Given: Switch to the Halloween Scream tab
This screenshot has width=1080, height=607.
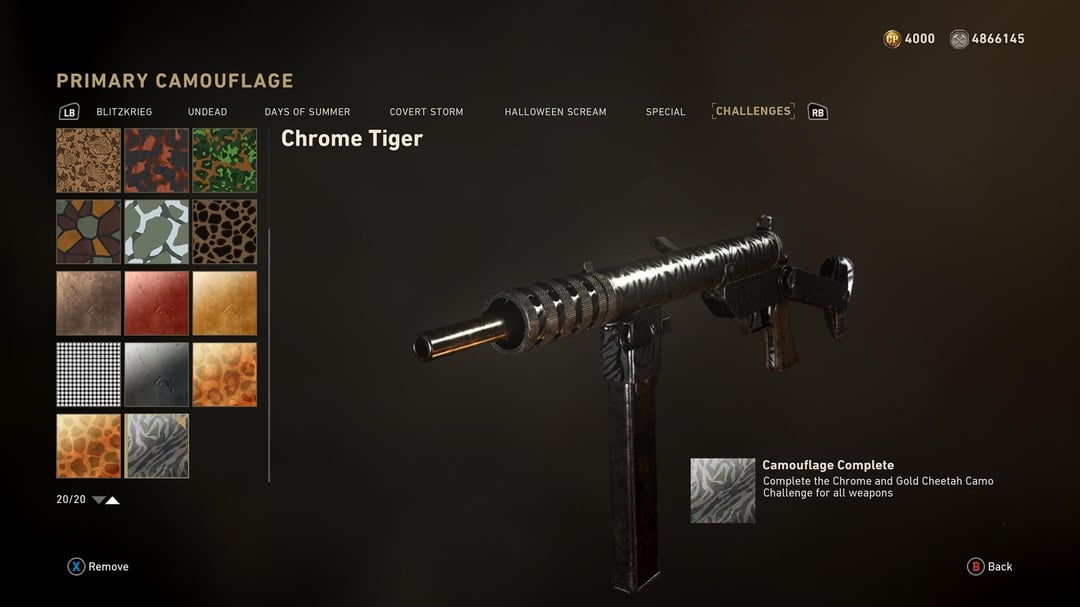Looking at the screenshot, I should 555,112.
